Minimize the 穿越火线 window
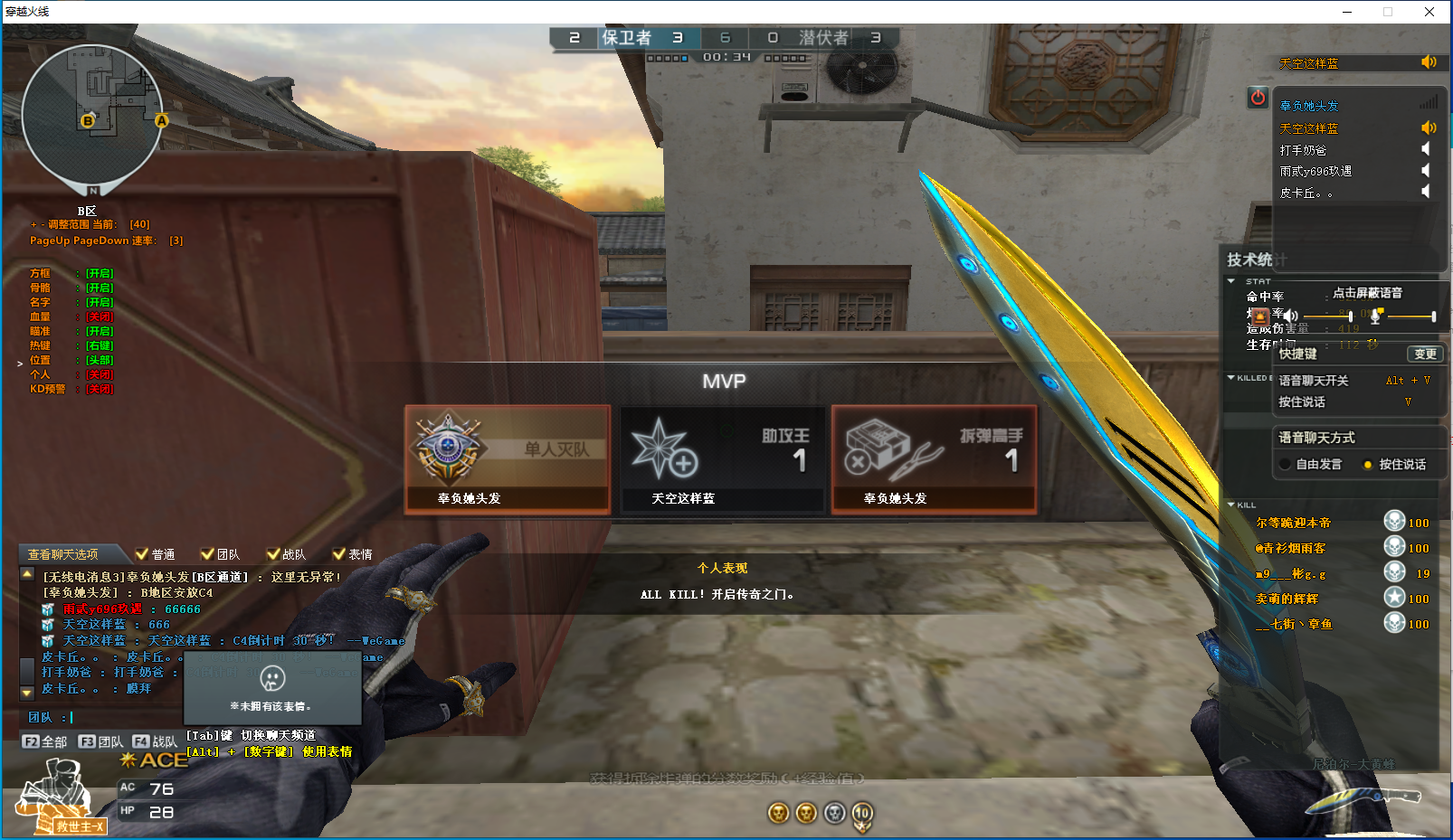This screenshot has width=1453, height=840. [1347, 12]
